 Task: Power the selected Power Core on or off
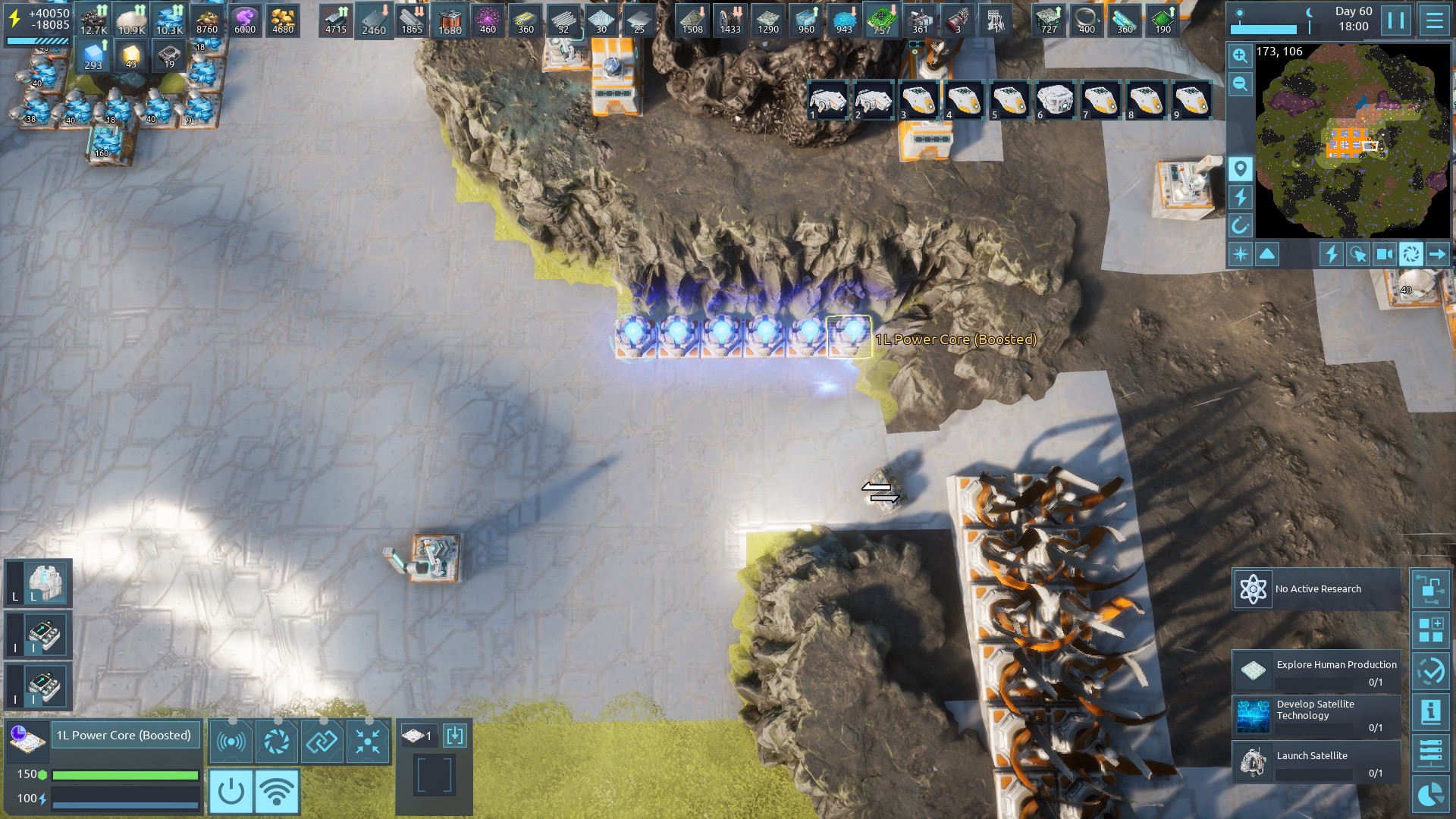[231, 792]
